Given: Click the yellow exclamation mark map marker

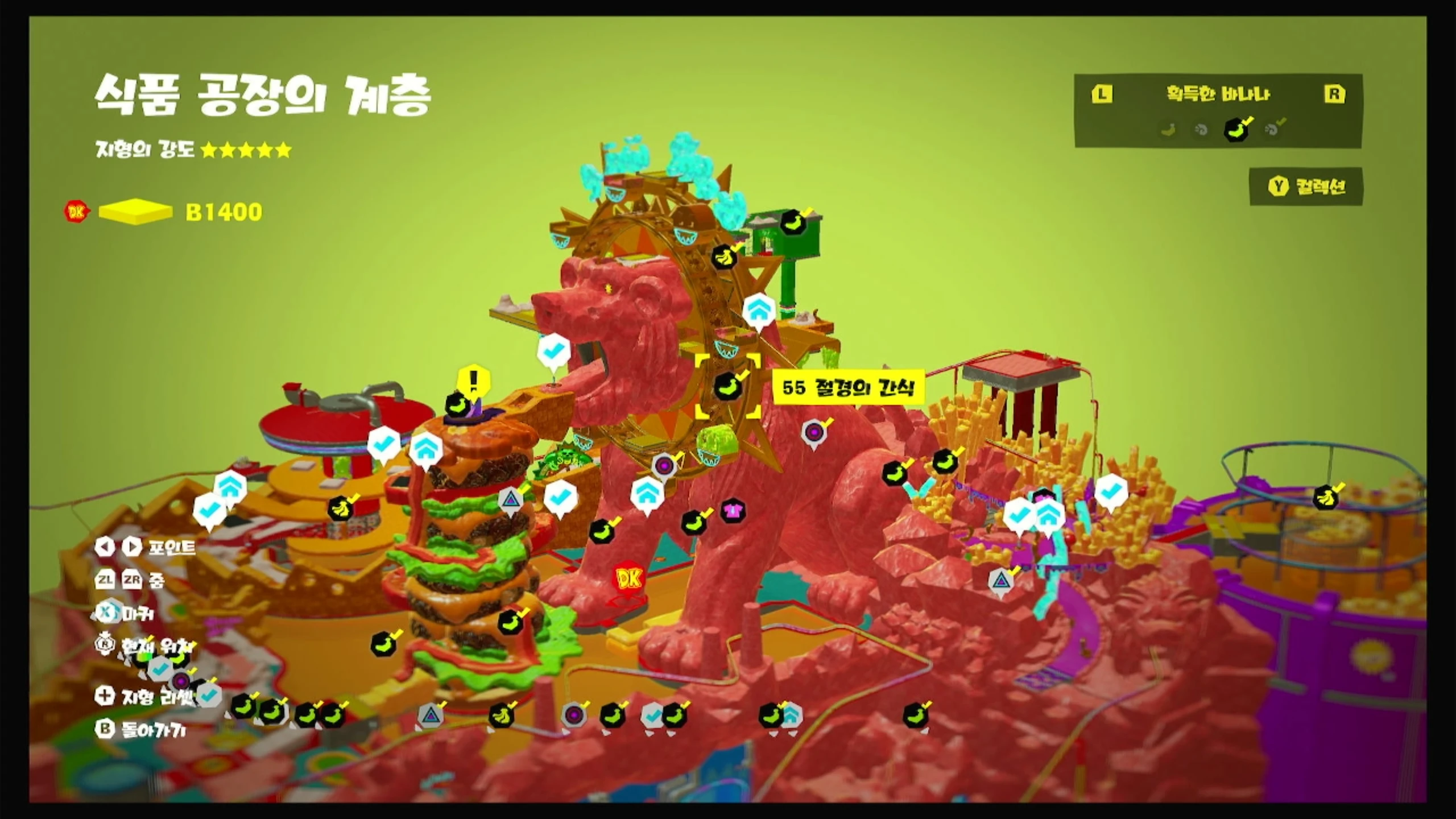Looking at the screenshot, I should (x=473, y=379).
